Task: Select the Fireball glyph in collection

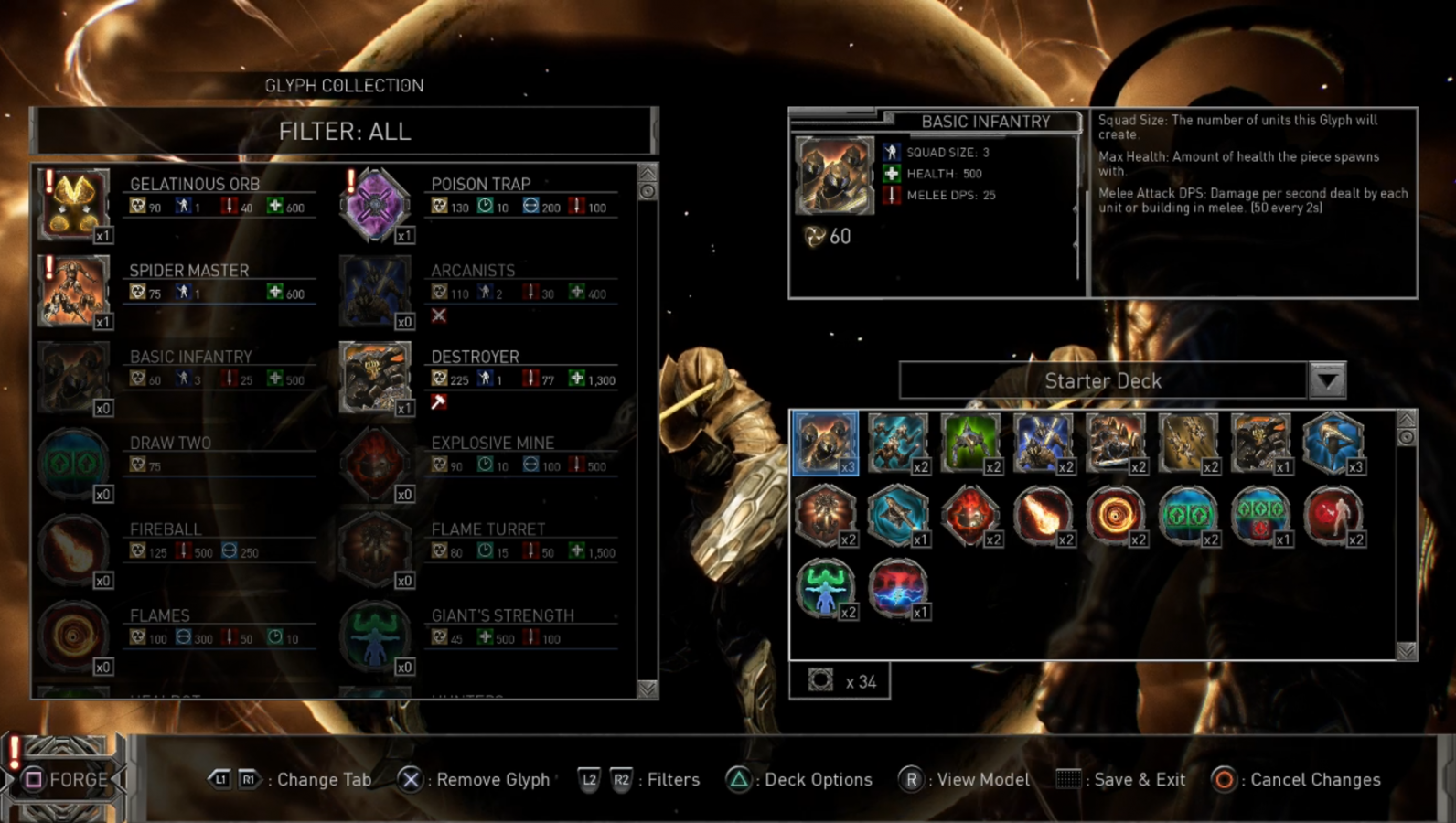Action: pos(74,550)
